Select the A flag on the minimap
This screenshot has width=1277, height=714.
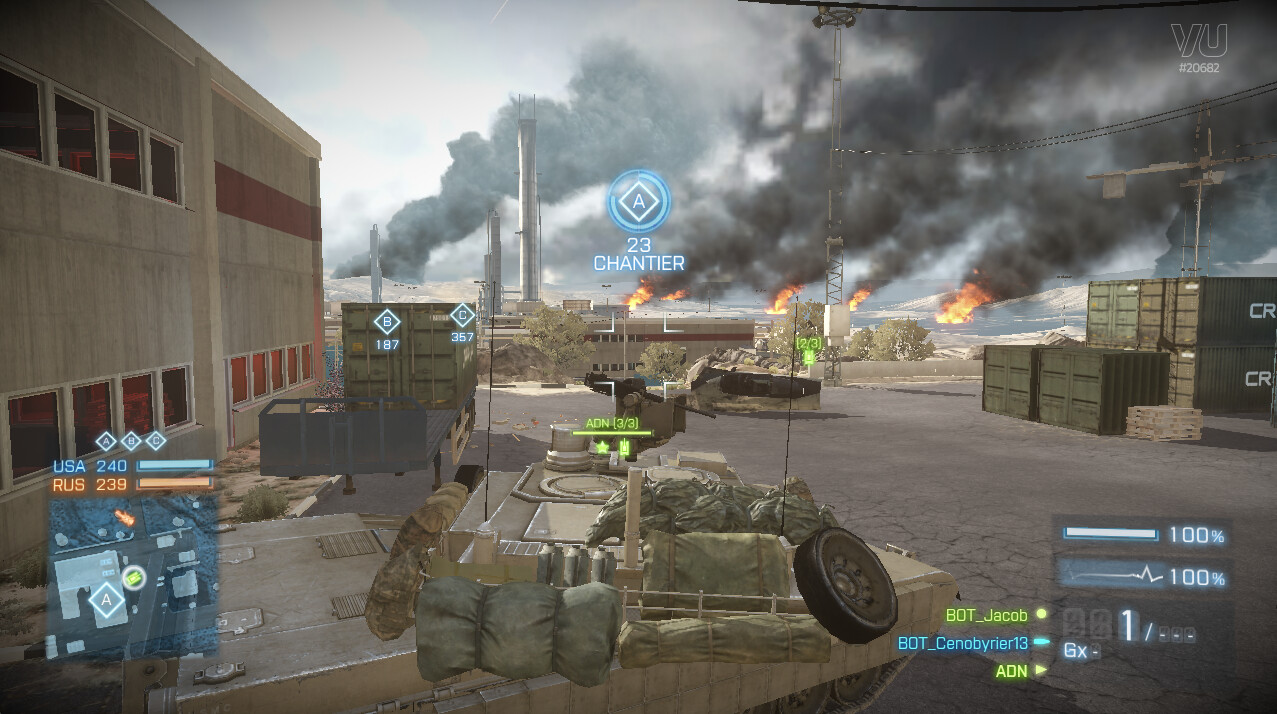point(106,601)
